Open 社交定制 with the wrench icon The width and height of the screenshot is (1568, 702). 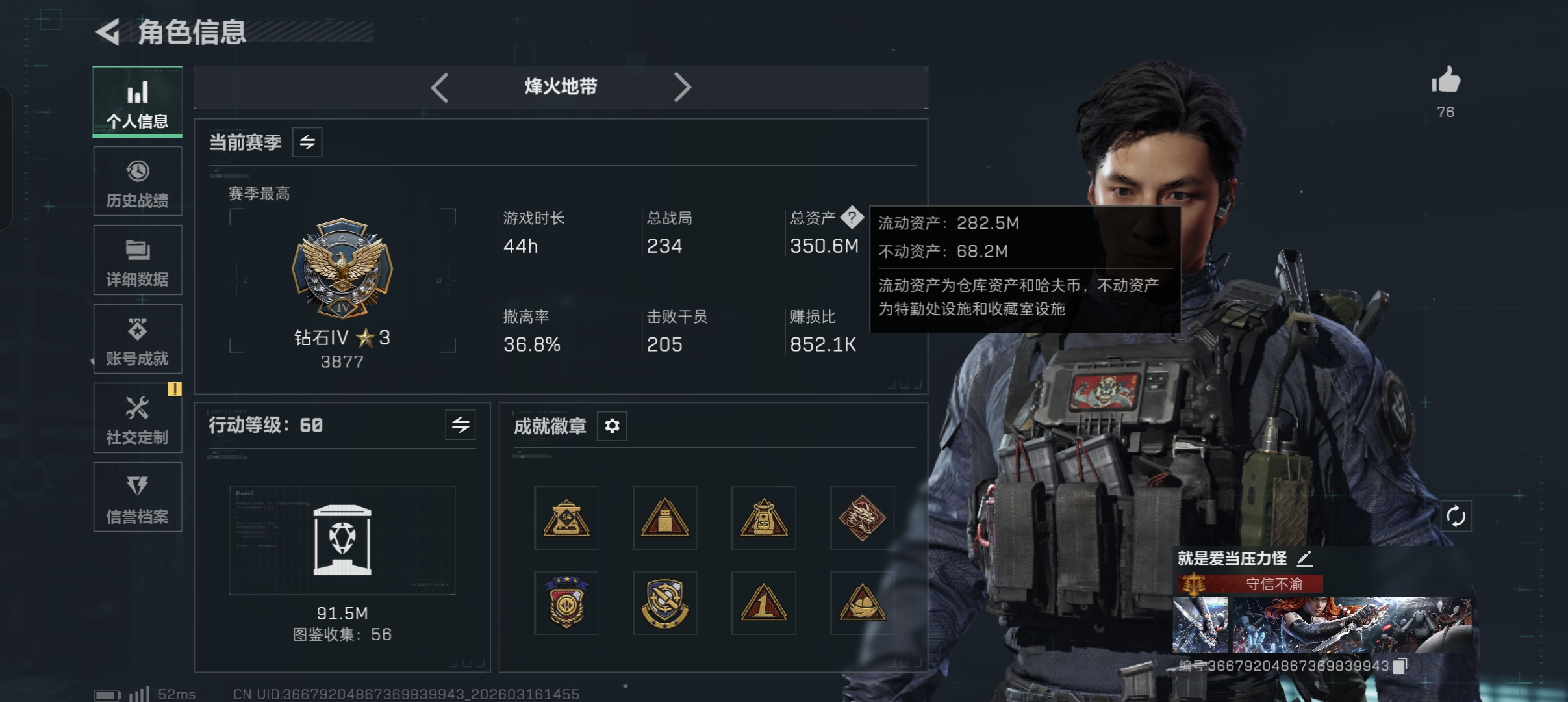pyautogui.click(x=137, y=408)
